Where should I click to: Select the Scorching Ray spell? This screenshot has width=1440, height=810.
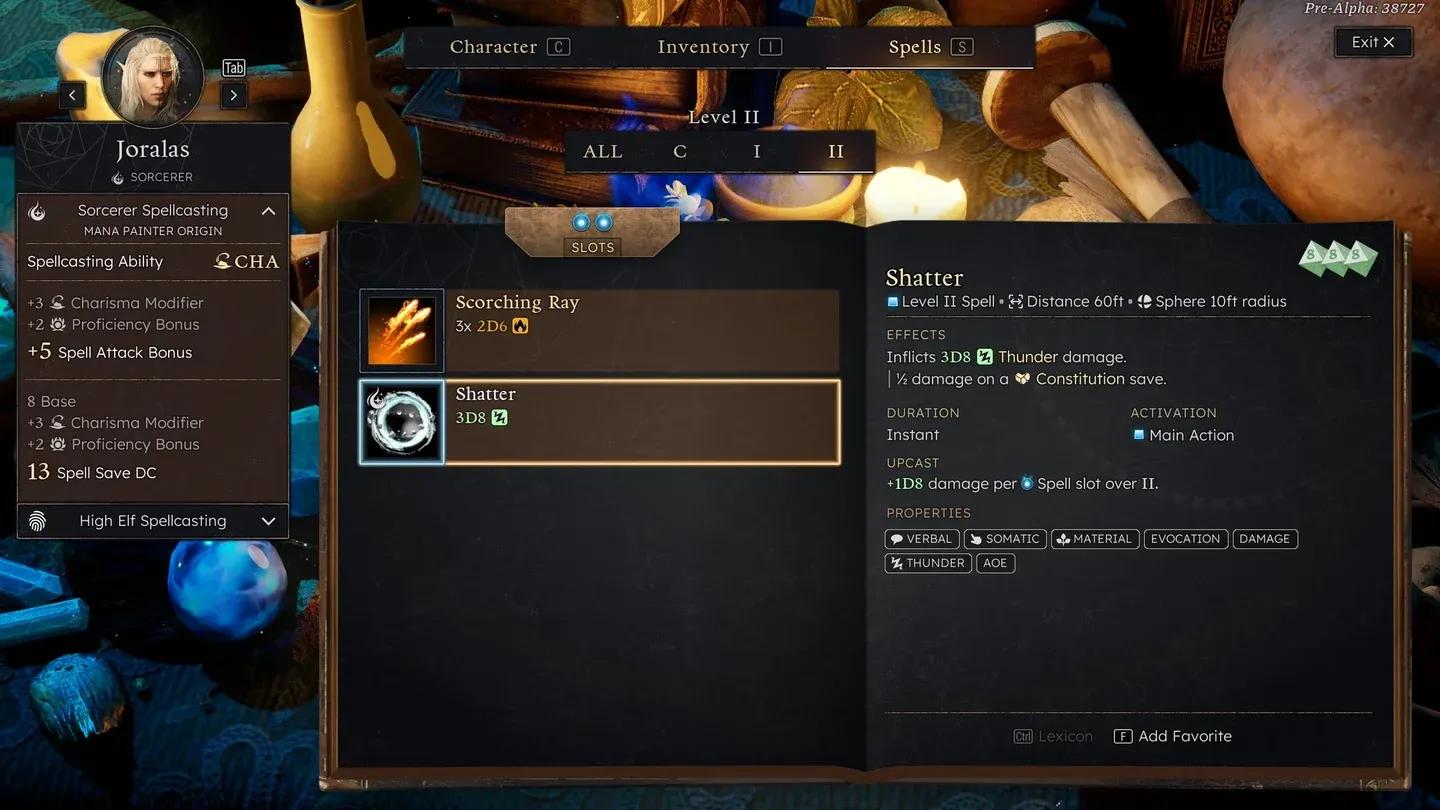(599, 330)
